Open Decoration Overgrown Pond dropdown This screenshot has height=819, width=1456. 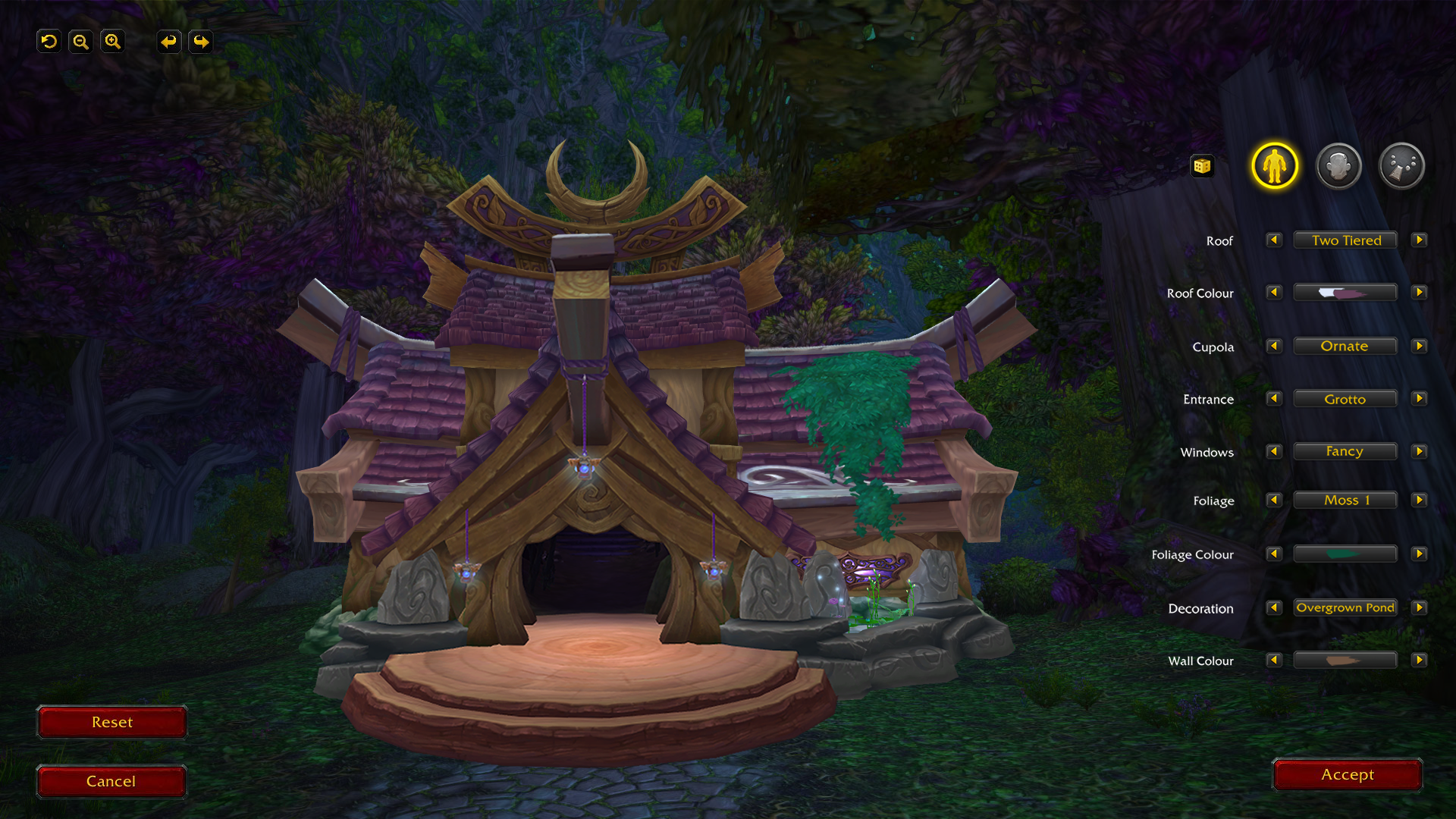1345,608
